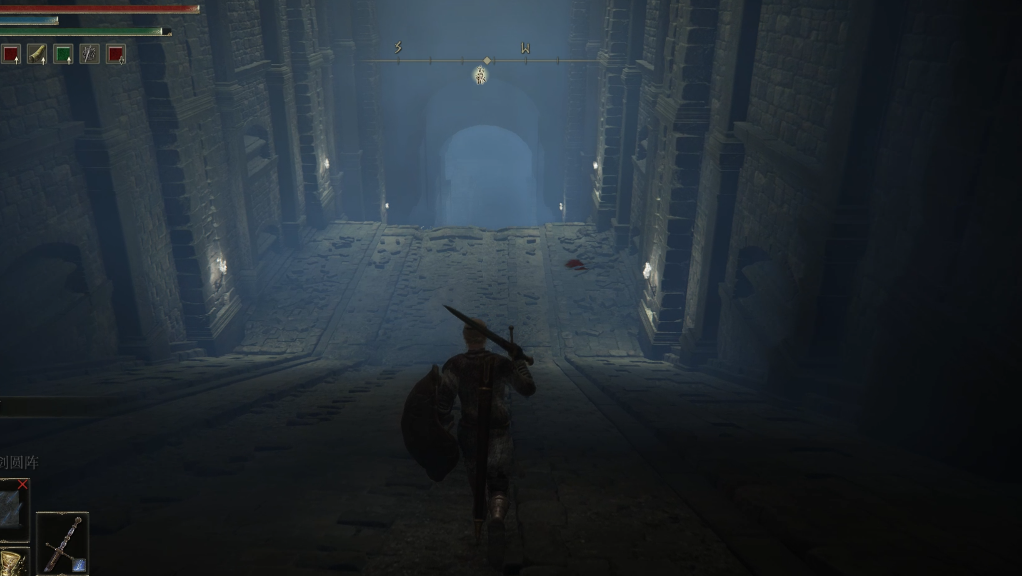
Task: Click the golden flask quick item slot
Action: click(x=12, y=562)
